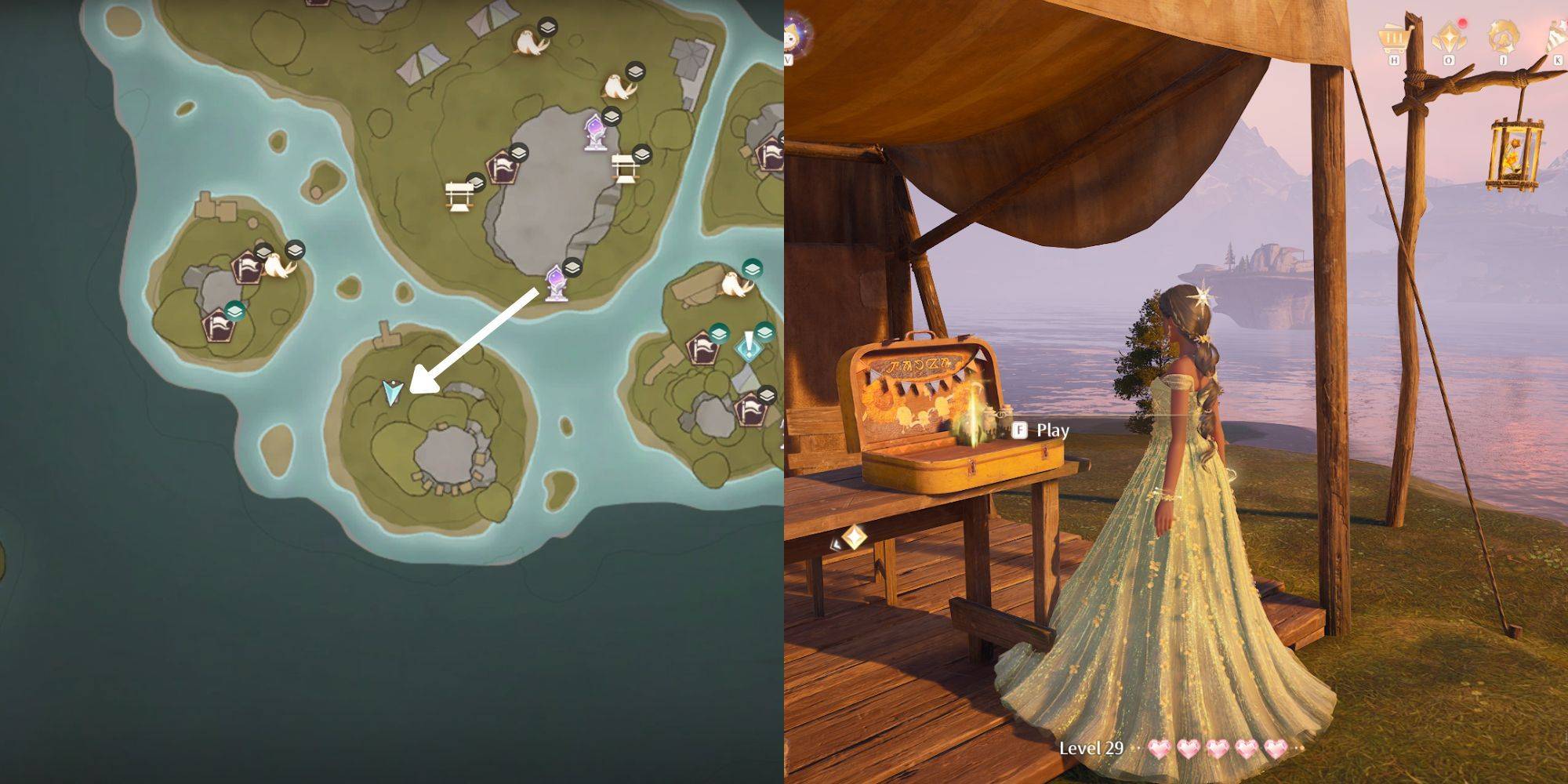Open the round golden swirl icon labeled I
This screenshot has height=784, width=1568.
(1503, 36)
